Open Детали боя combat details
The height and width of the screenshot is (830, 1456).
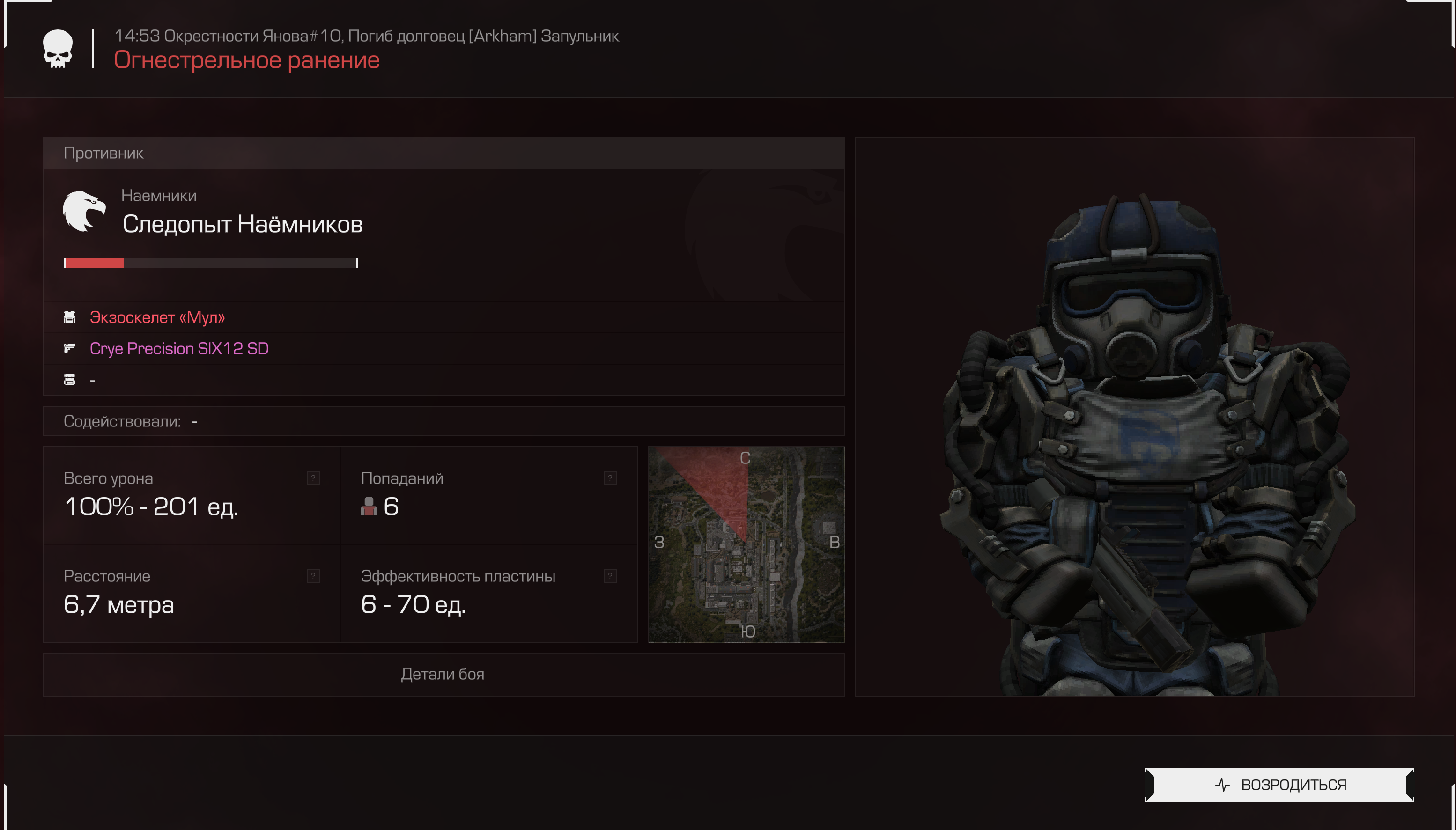click(443, 675)
